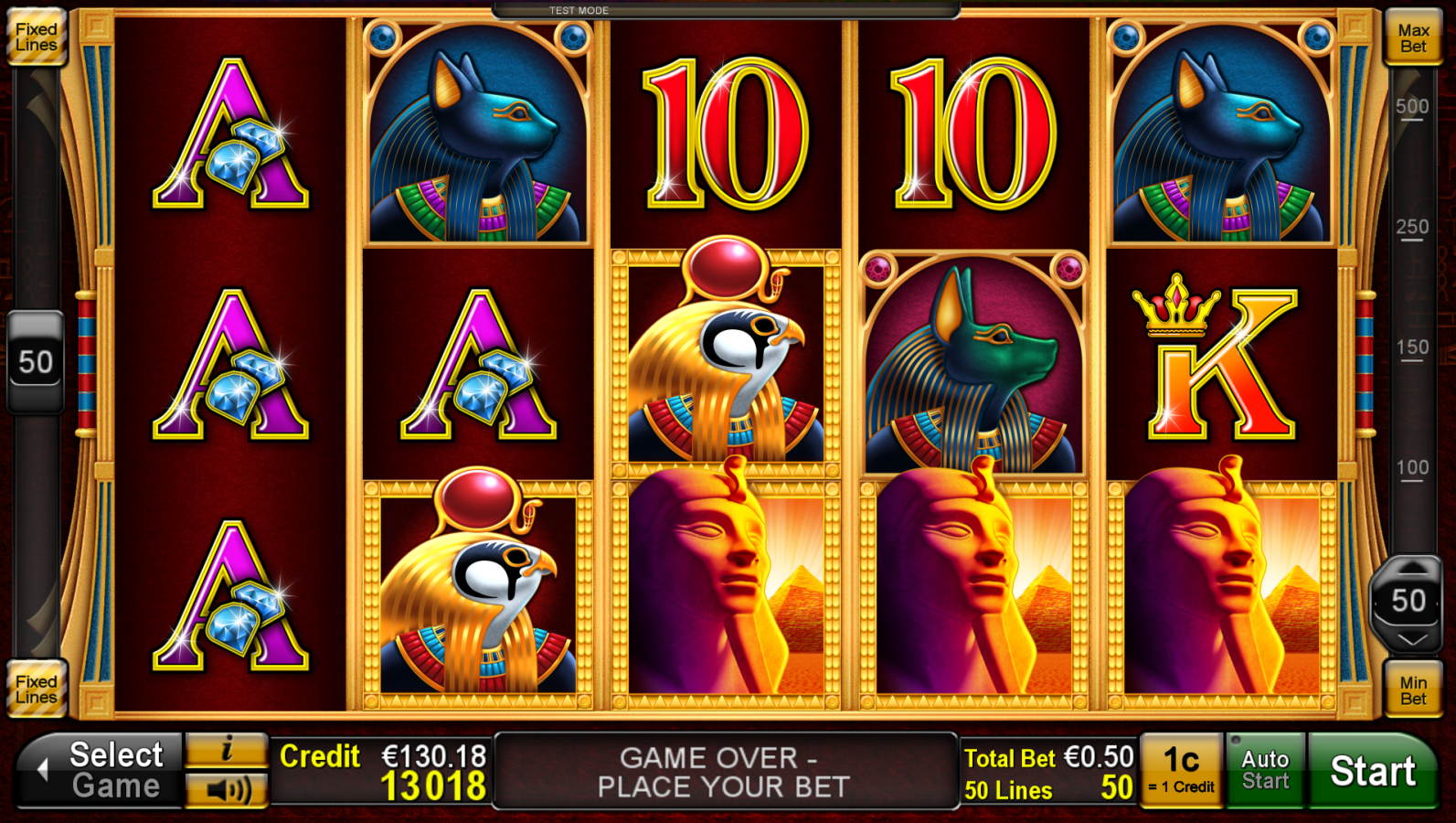The height and width of the screenshot is (823, 1456).
Task: Click the bottom Fixed Lines button
Action: [37, 689]
